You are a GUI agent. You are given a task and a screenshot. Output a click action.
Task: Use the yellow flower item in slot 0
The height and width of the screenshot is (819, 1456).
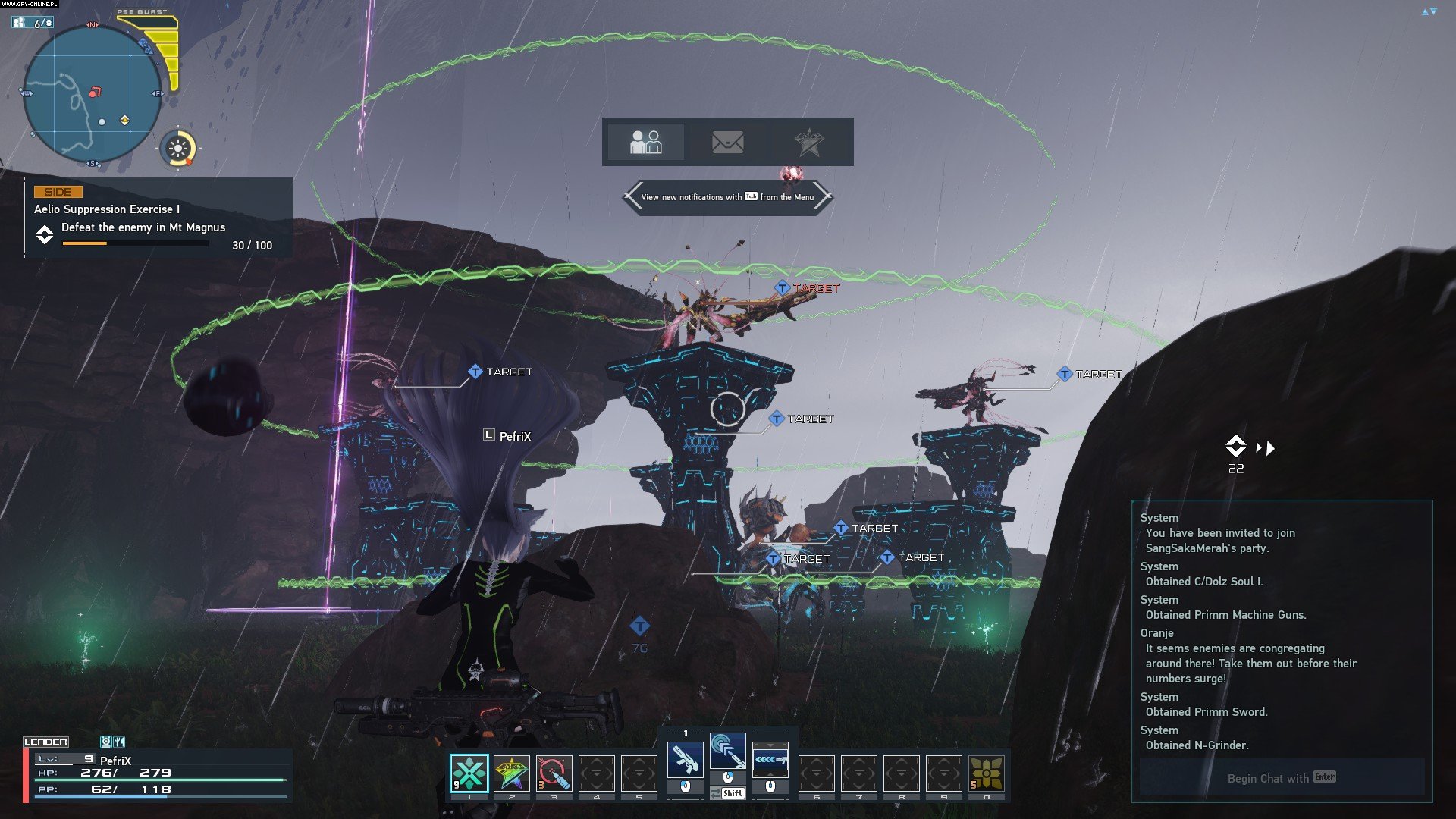coord(987,773)
